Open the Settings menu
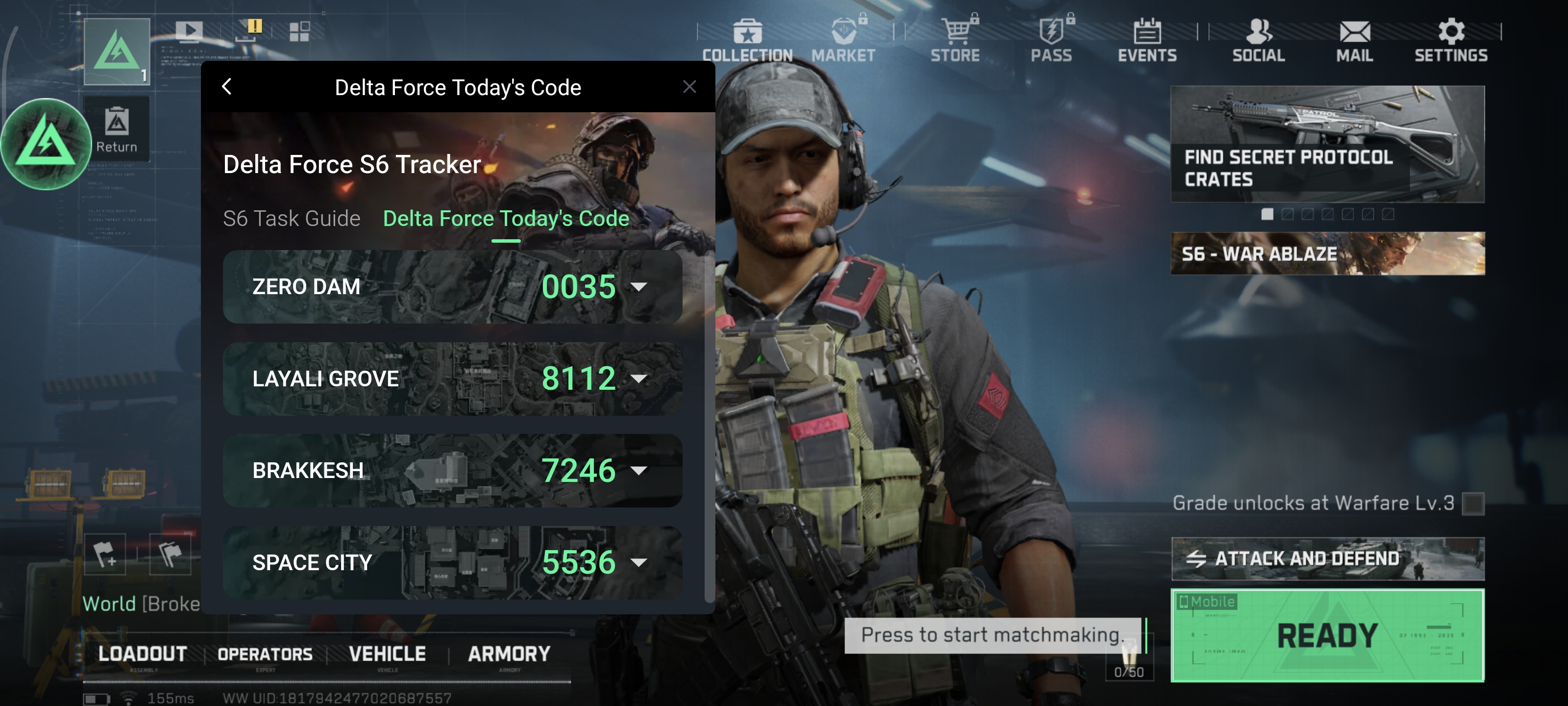 click(x=1450, y=40)
